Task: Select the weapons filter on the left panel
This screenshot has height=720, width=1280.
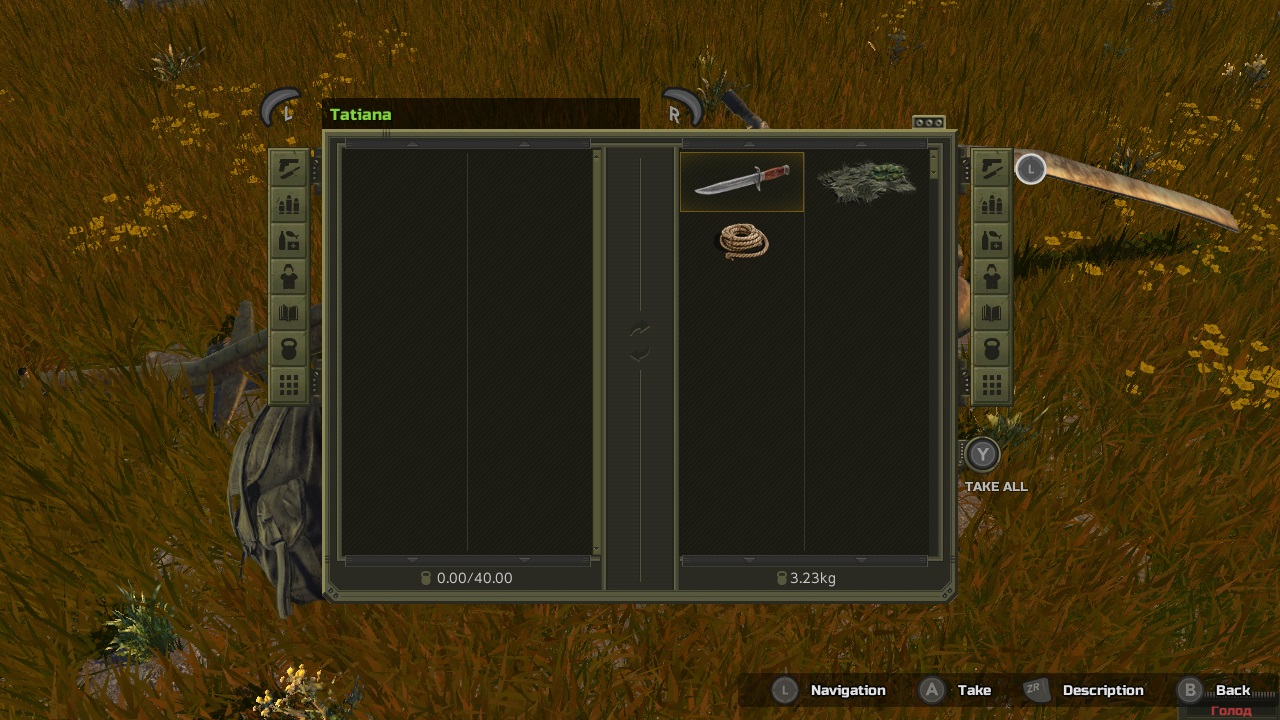Action: [289, 167]
